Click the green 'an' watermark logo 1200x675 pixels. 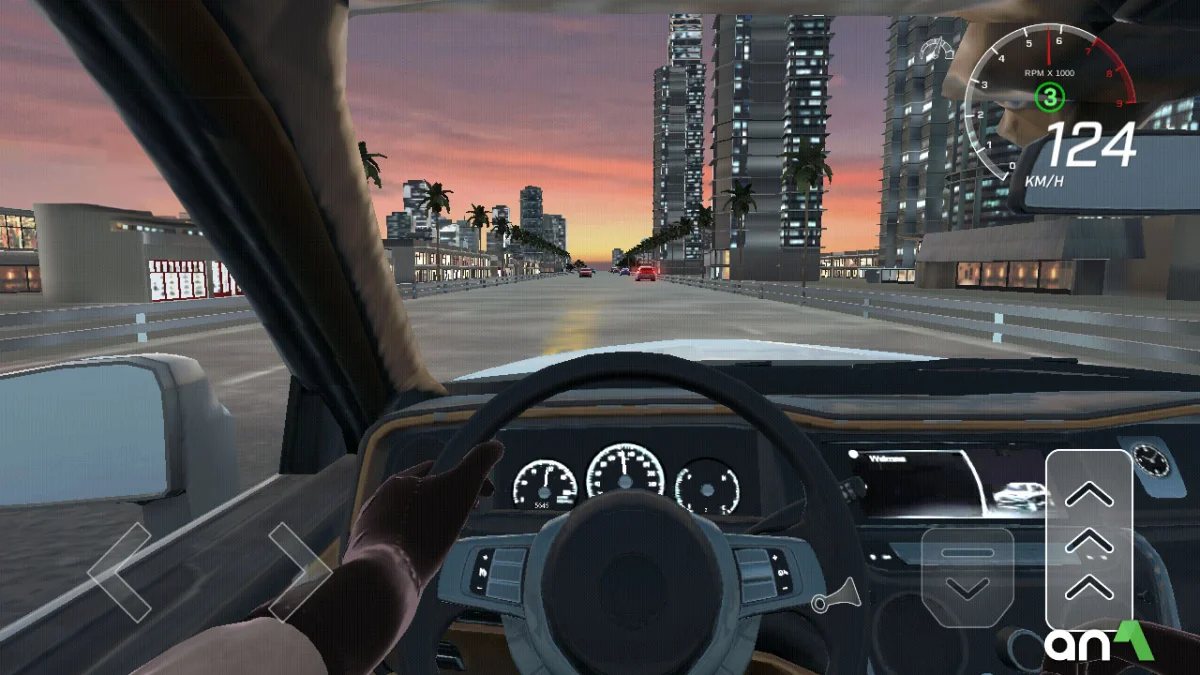pos(1099,643)
